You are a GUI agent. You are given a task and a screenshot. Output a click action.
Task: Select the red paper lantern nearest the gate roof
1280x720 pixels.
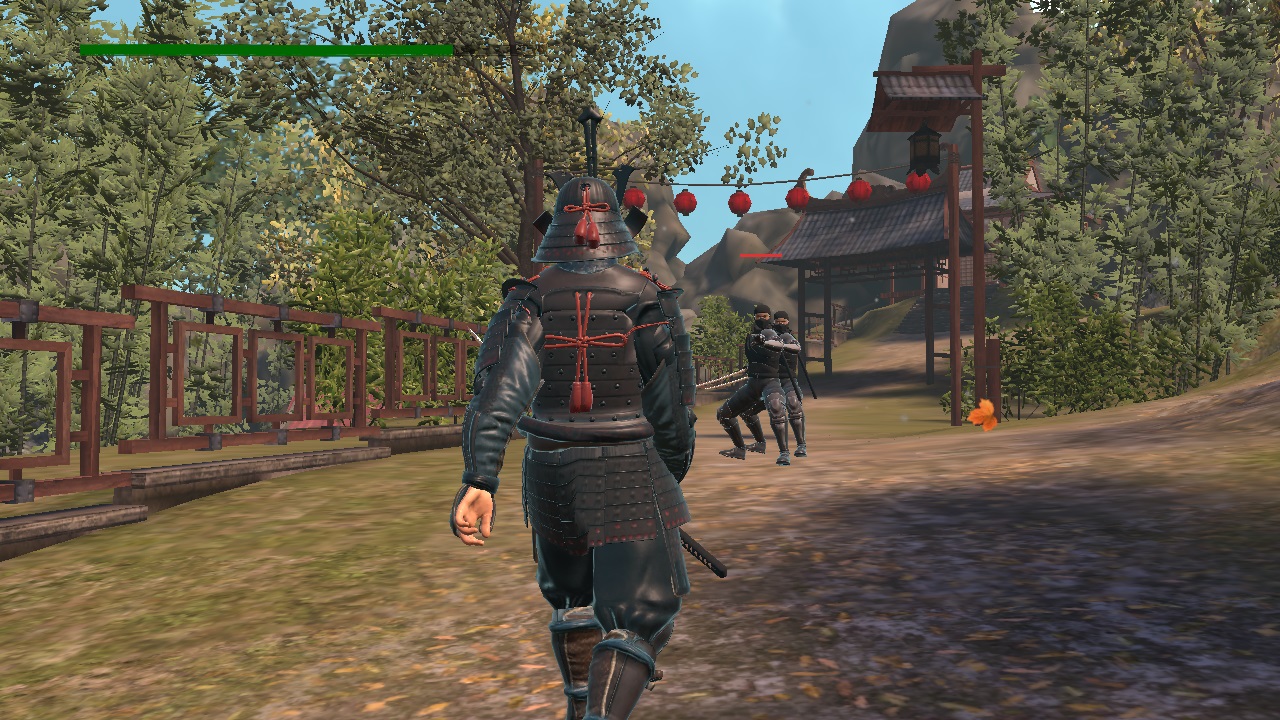pos(919,181)
